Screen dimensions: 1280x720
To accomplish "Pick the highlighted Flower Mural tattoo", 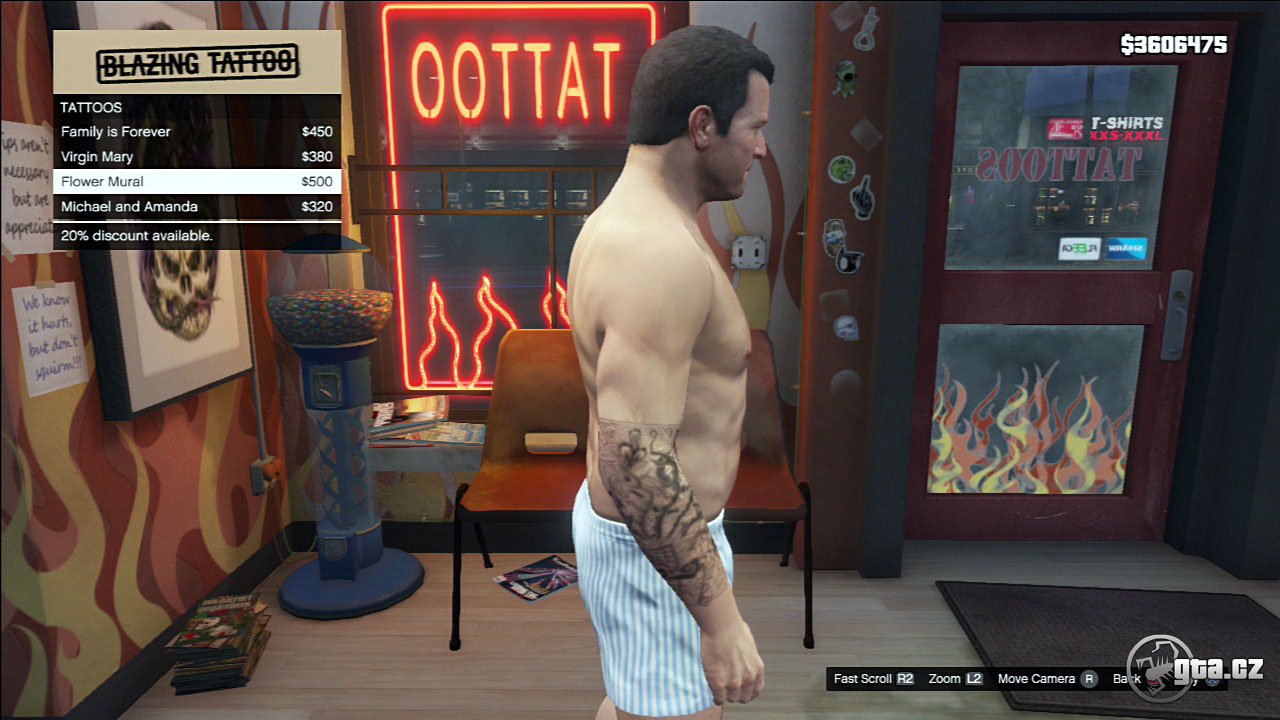I will click(196, 182).
